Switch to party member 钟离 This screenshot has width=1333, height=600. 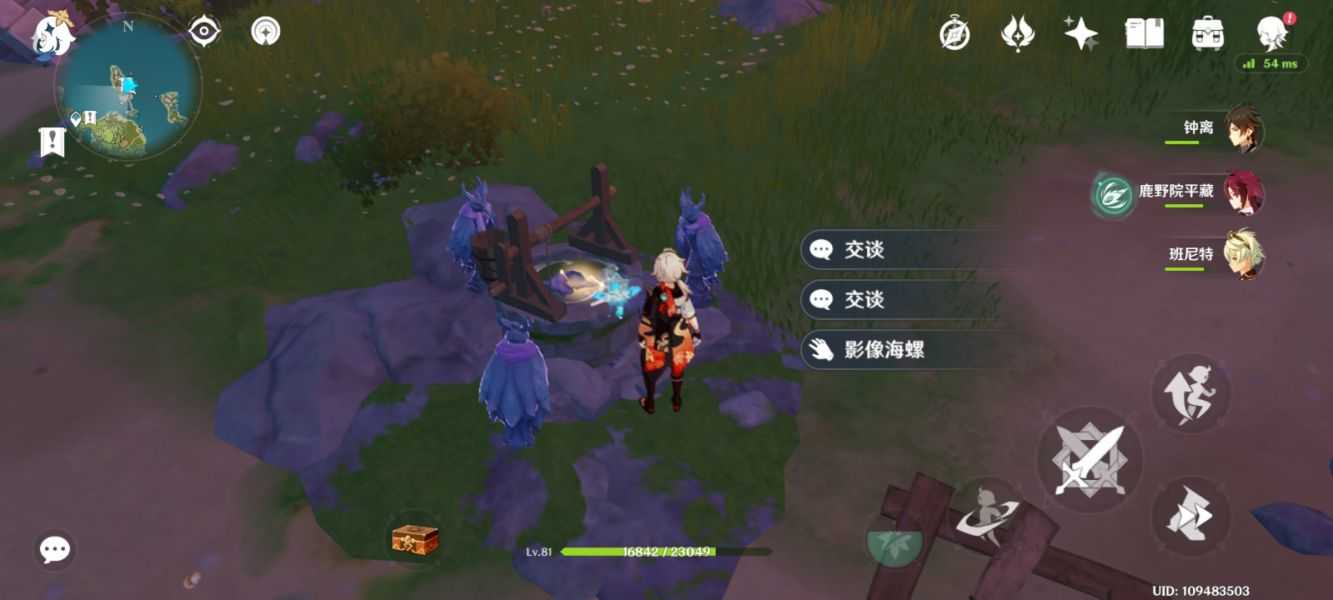click(1244, 130)
